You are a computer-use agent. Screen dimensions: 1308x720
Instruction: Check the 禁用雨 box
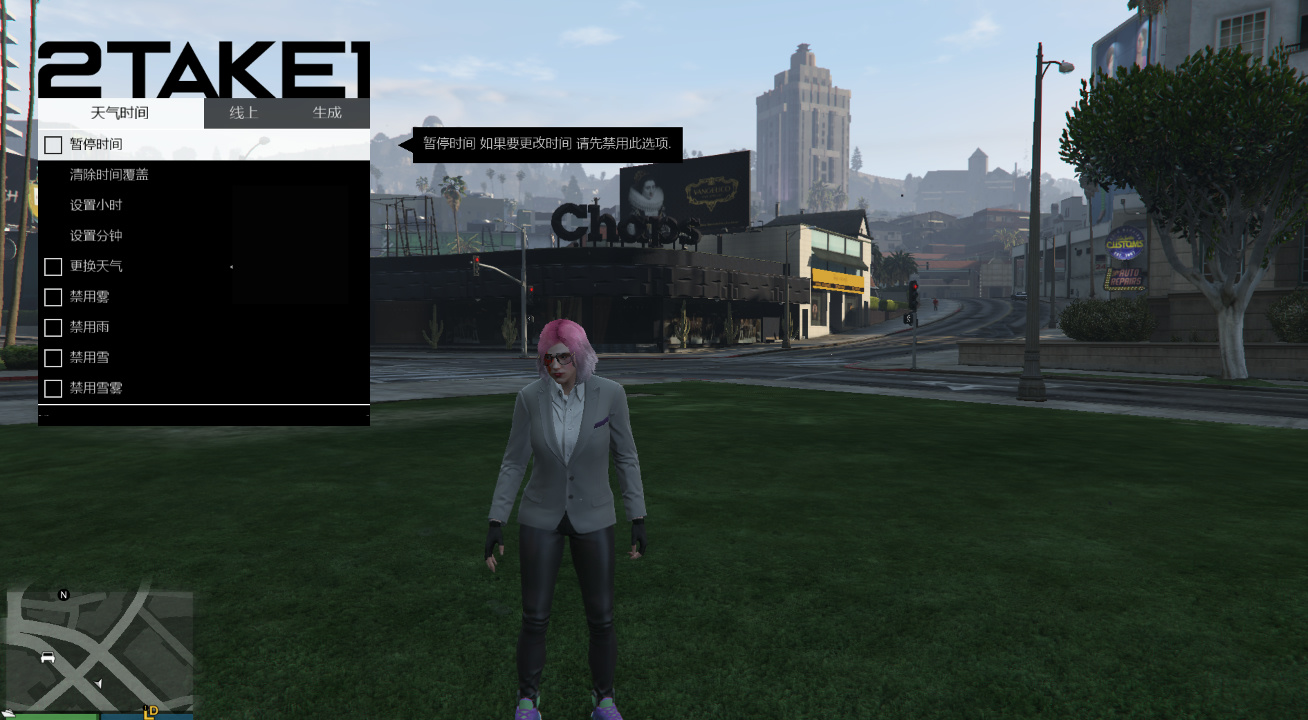pos(52,327)
